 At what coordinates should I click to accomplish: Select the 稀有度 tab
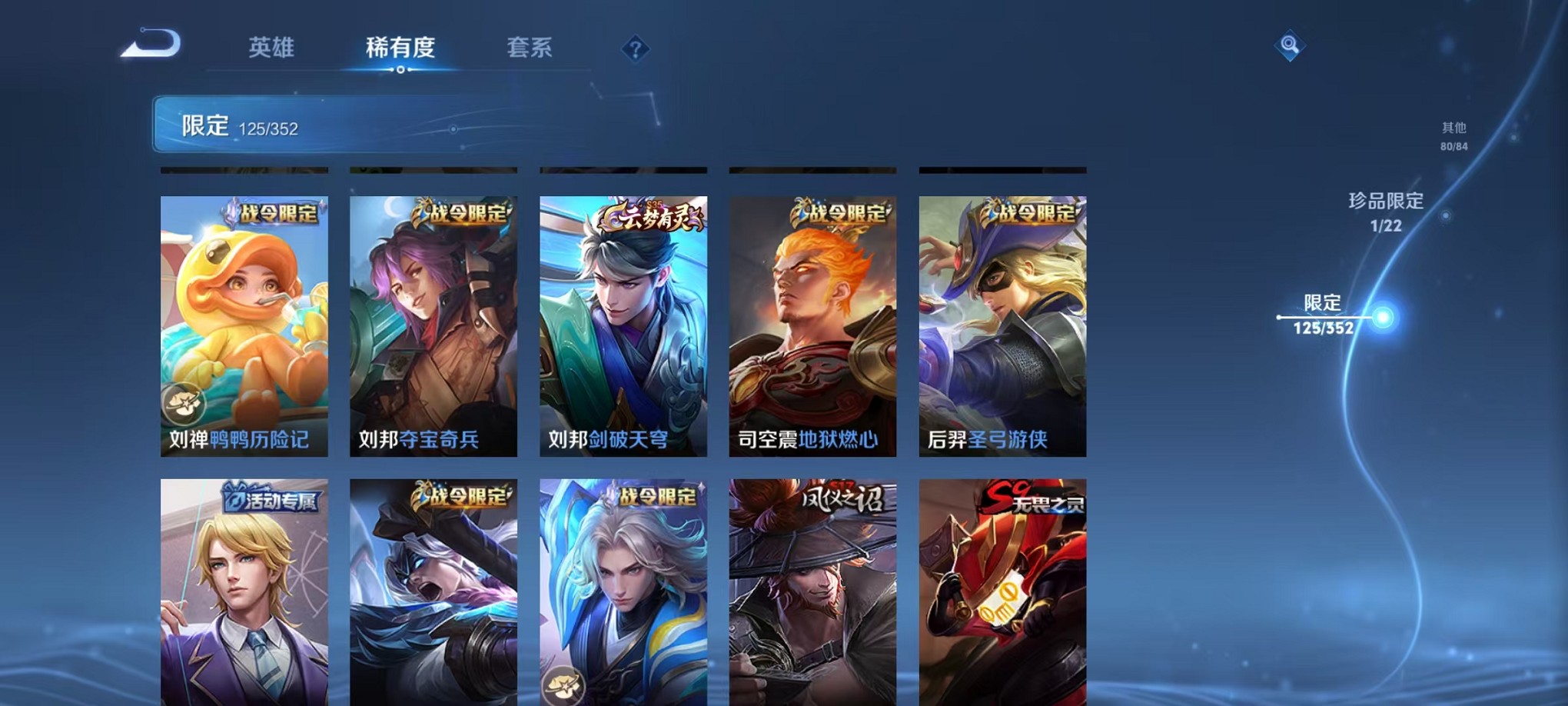pos(400,48)
